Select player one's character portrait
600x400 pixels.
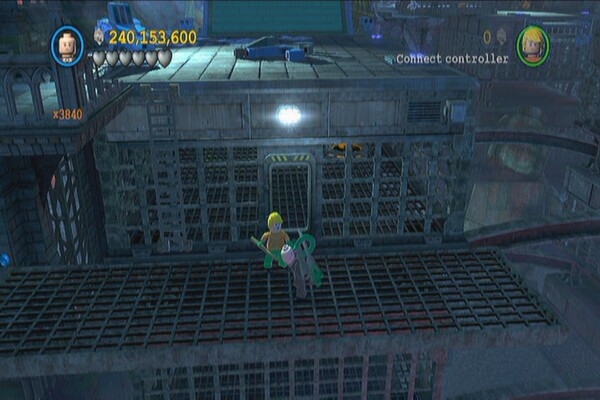tap(67, 45)
